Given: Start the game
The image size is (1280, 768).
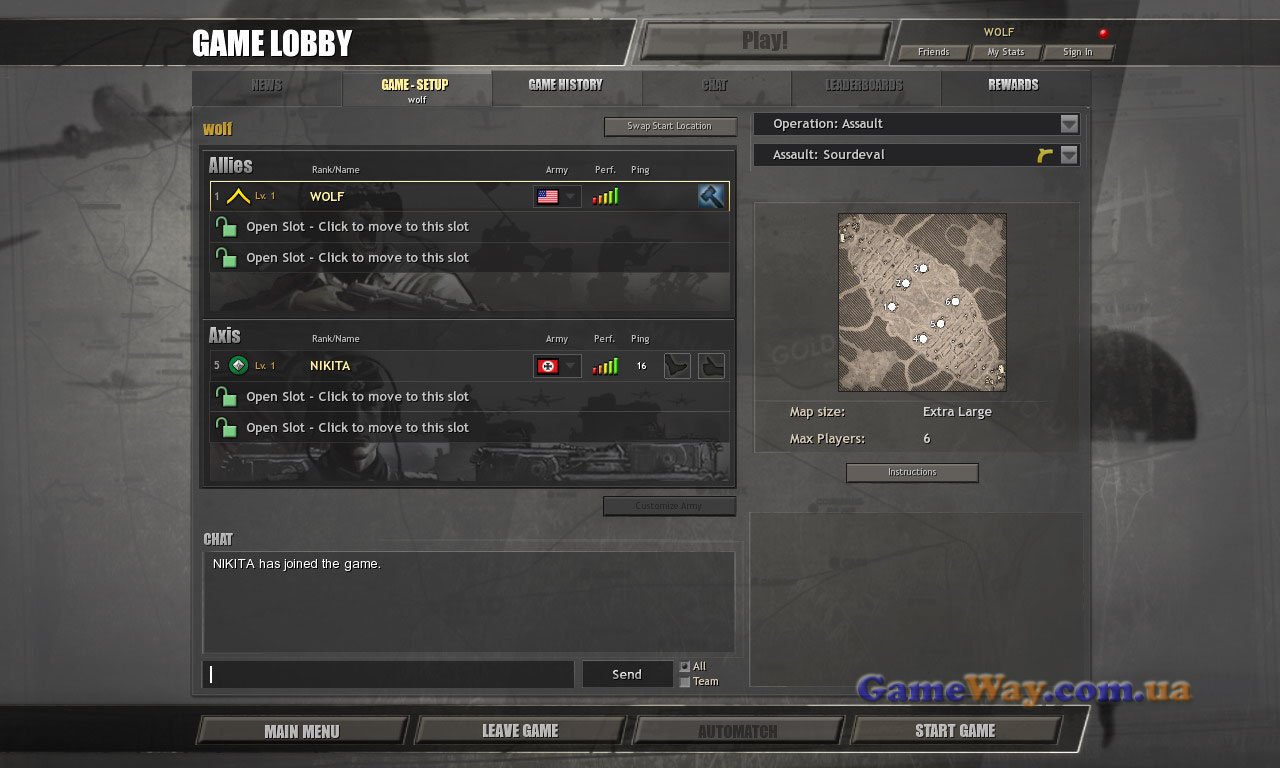Looking at the screenshot, I should (955, 731).
